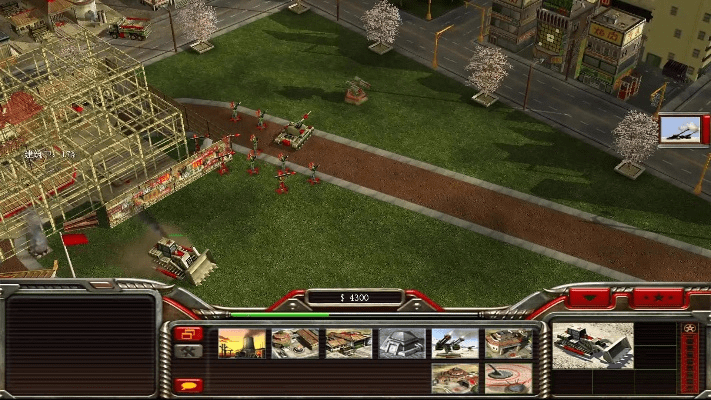Select the red circular pad build icon
The width and height of the screenshot is (711, 400).
point(509,377)
